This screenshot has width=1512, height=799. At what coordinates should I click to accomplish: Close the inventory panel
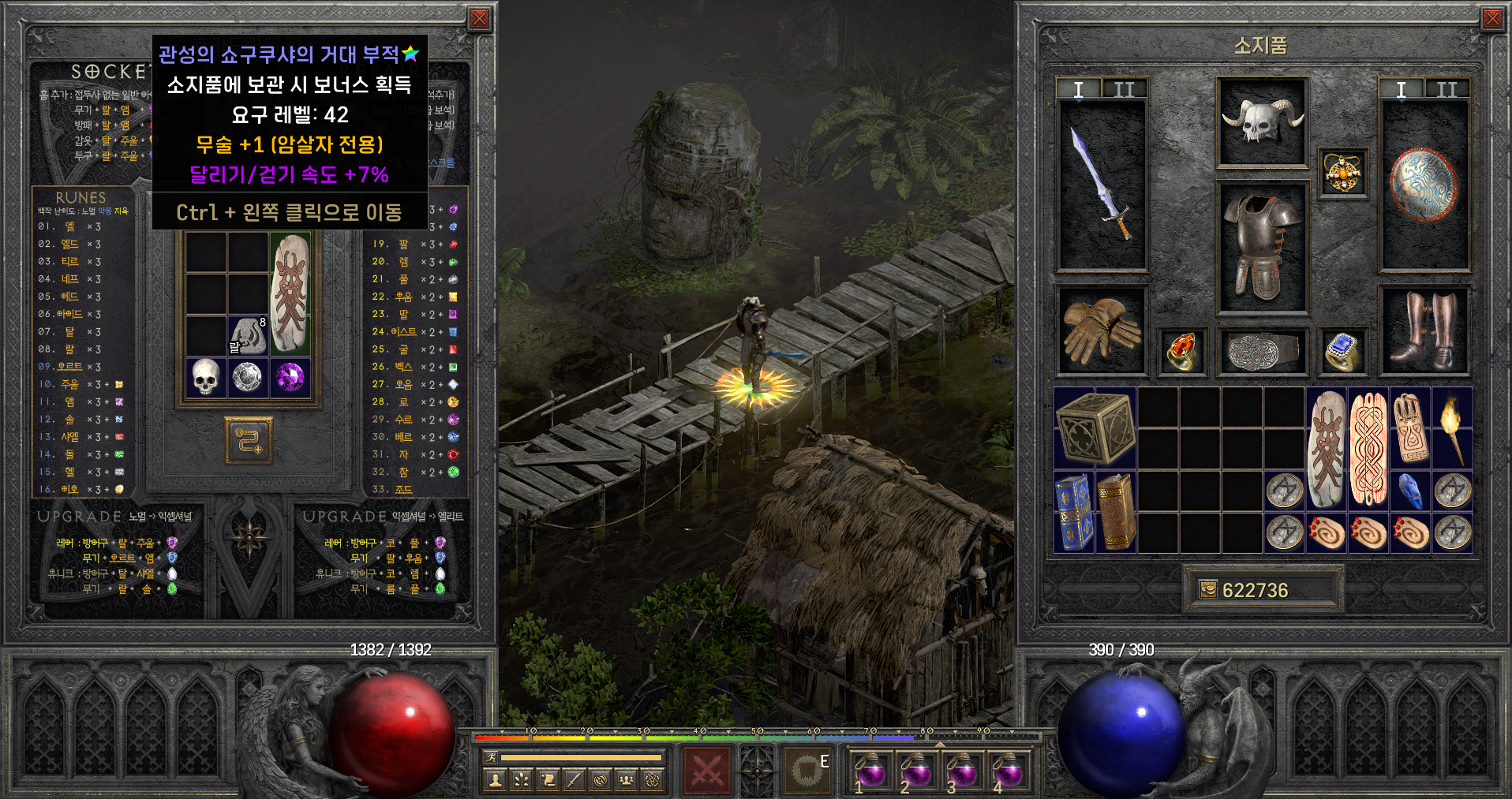click(x=1491, y=19)
